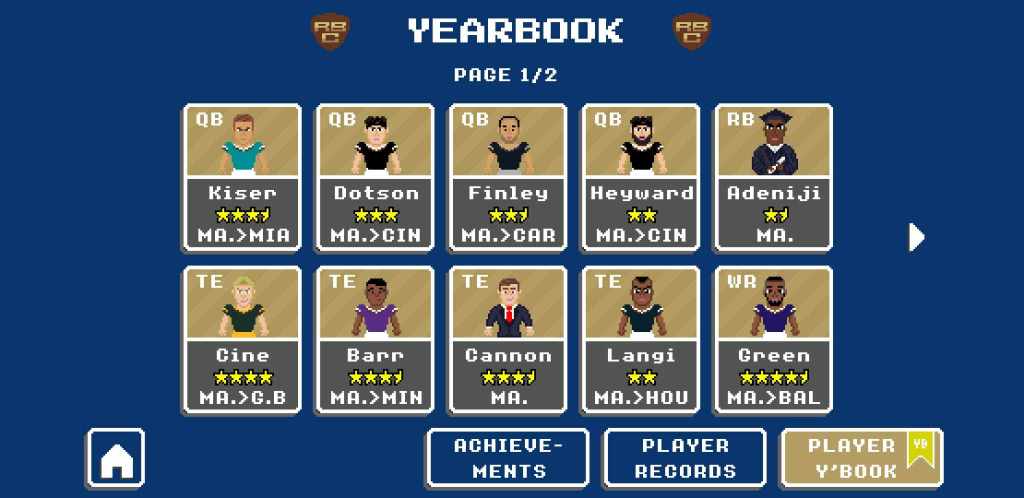The image size is (1024, 498).
Task: View Heyward's yearbook entry
Action: click(641, 177)
